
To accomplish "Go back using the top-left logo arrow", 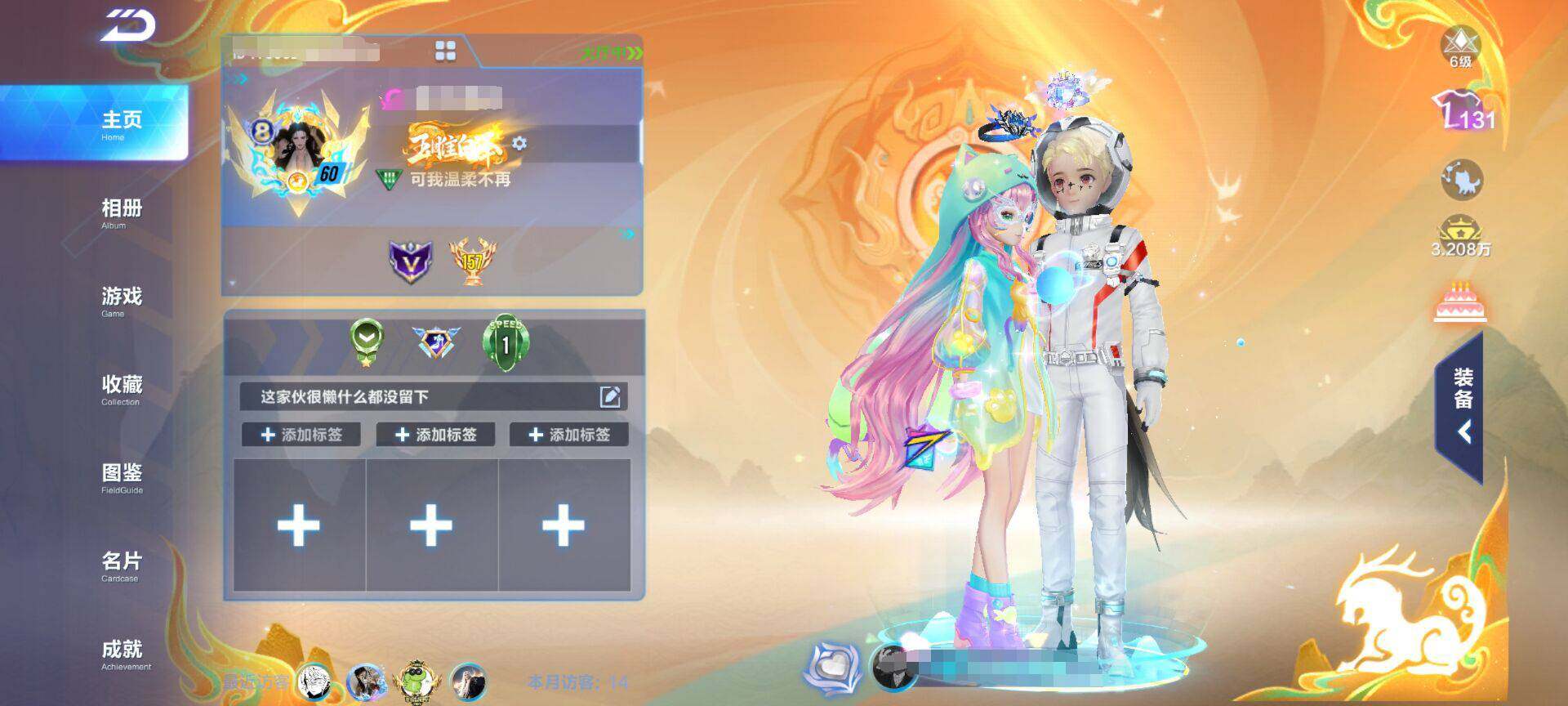I will click(x=129, y=27).
